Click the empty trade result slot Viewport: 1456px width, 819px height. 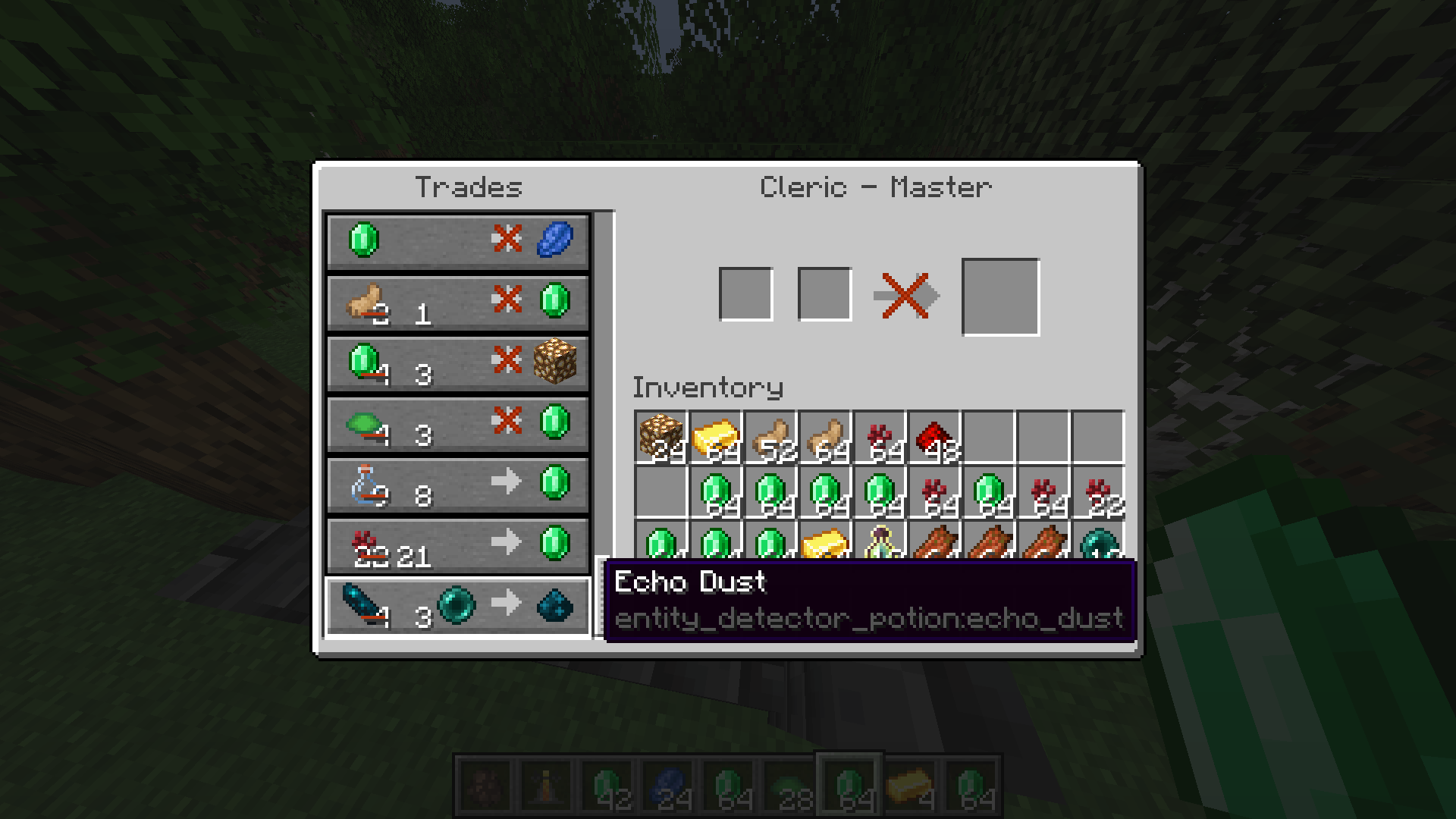[1000, 296]
